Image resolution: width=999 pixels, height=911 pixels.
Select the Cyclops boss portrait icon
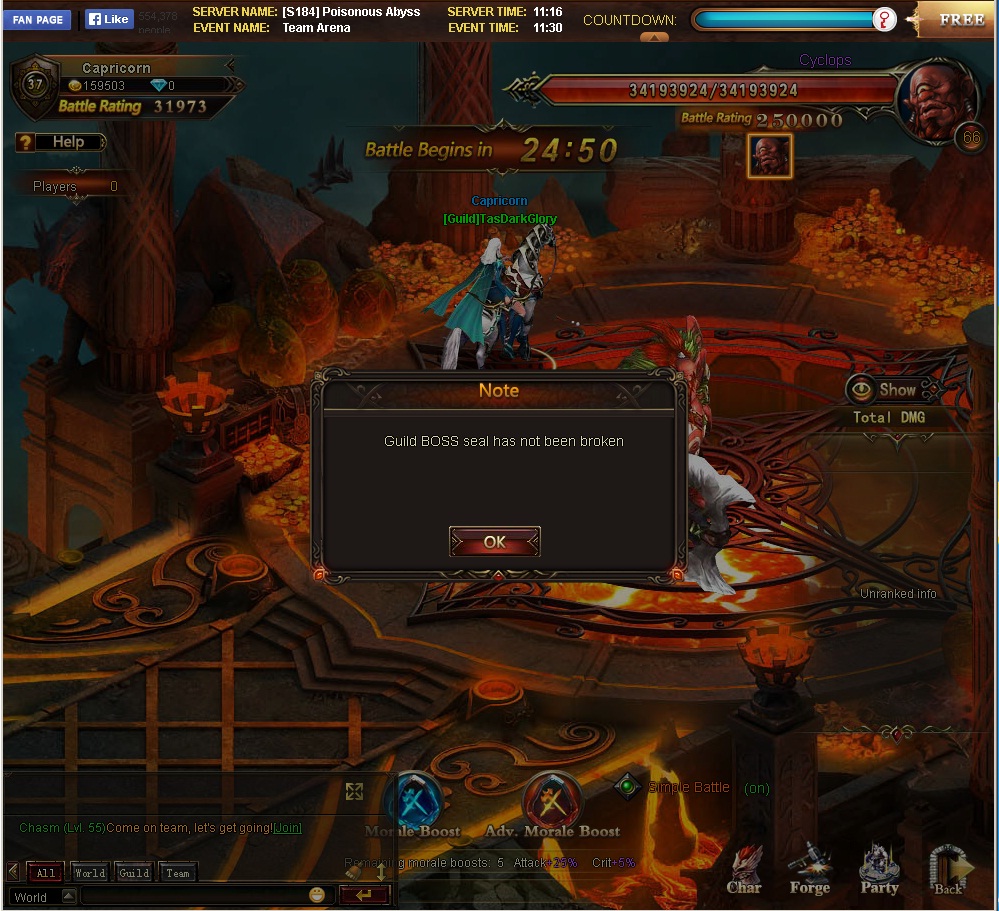tap(770, 155)
